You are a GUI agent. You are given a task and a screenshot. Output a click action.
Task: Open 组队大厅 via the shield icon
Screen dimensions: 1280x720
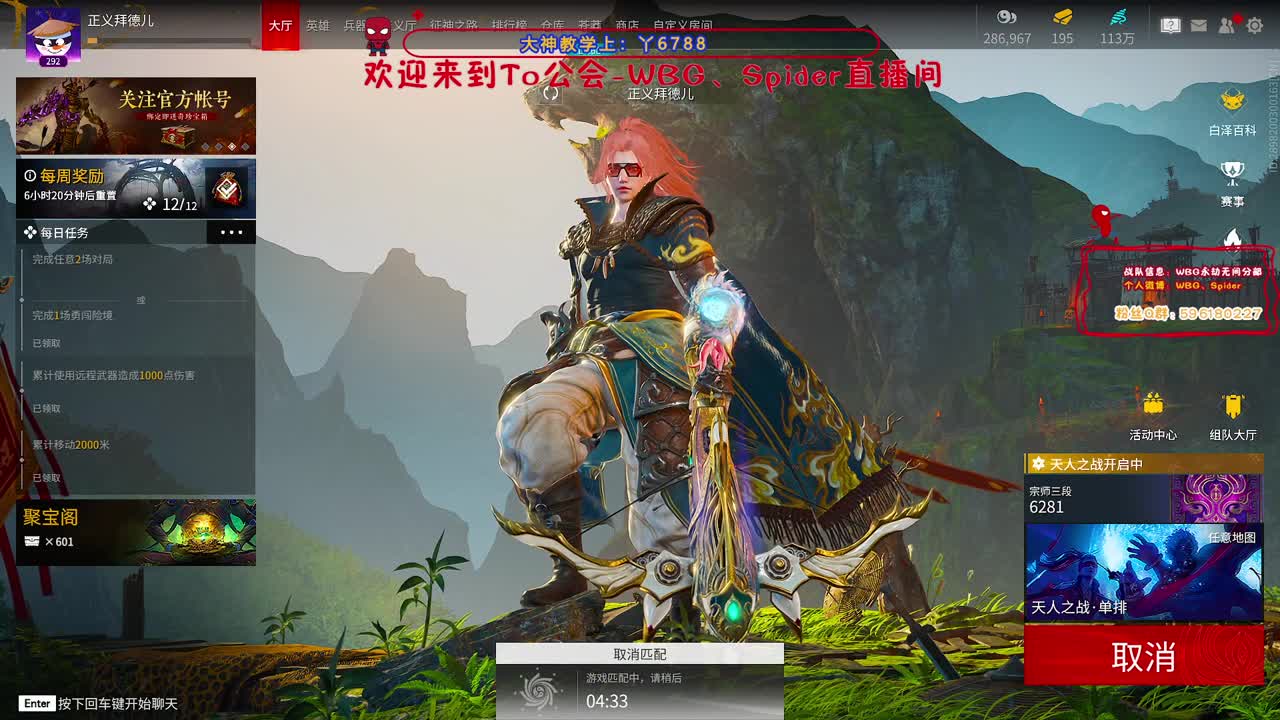pos(1232,405)
